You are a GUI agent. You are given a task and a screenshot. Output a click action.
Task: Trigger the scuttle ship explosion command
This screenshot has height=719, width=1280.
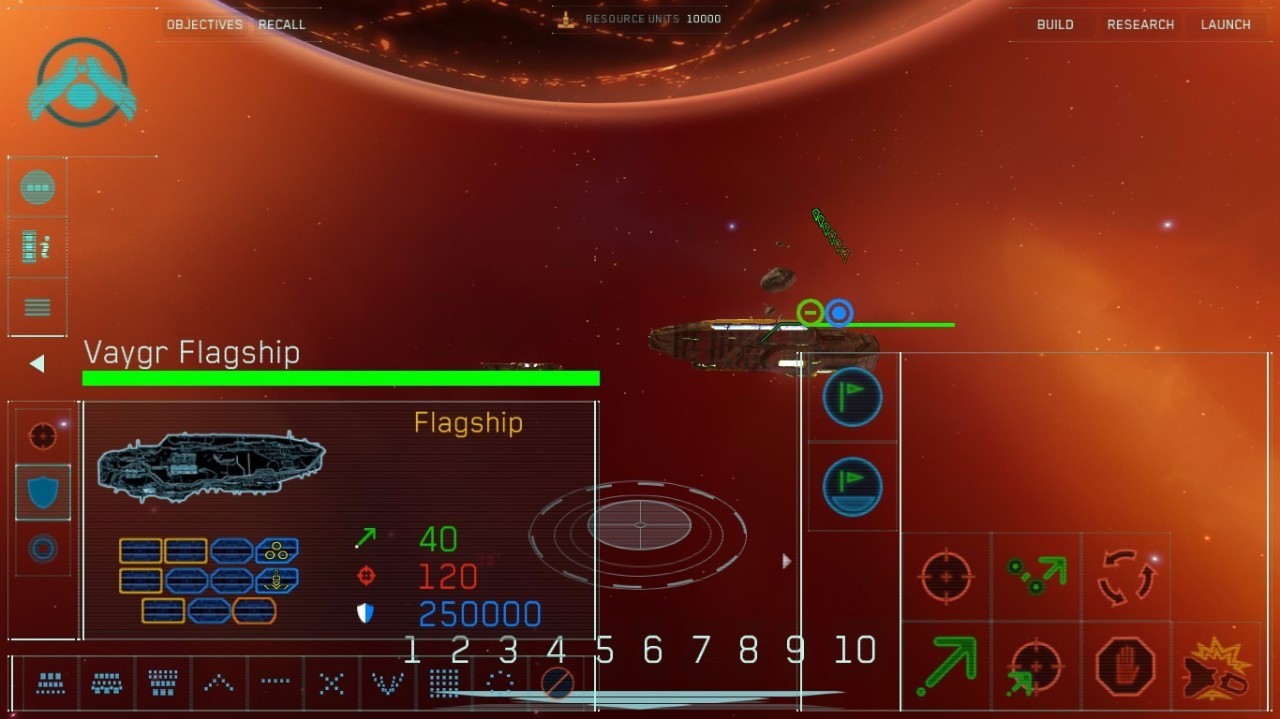(1215, 668)
